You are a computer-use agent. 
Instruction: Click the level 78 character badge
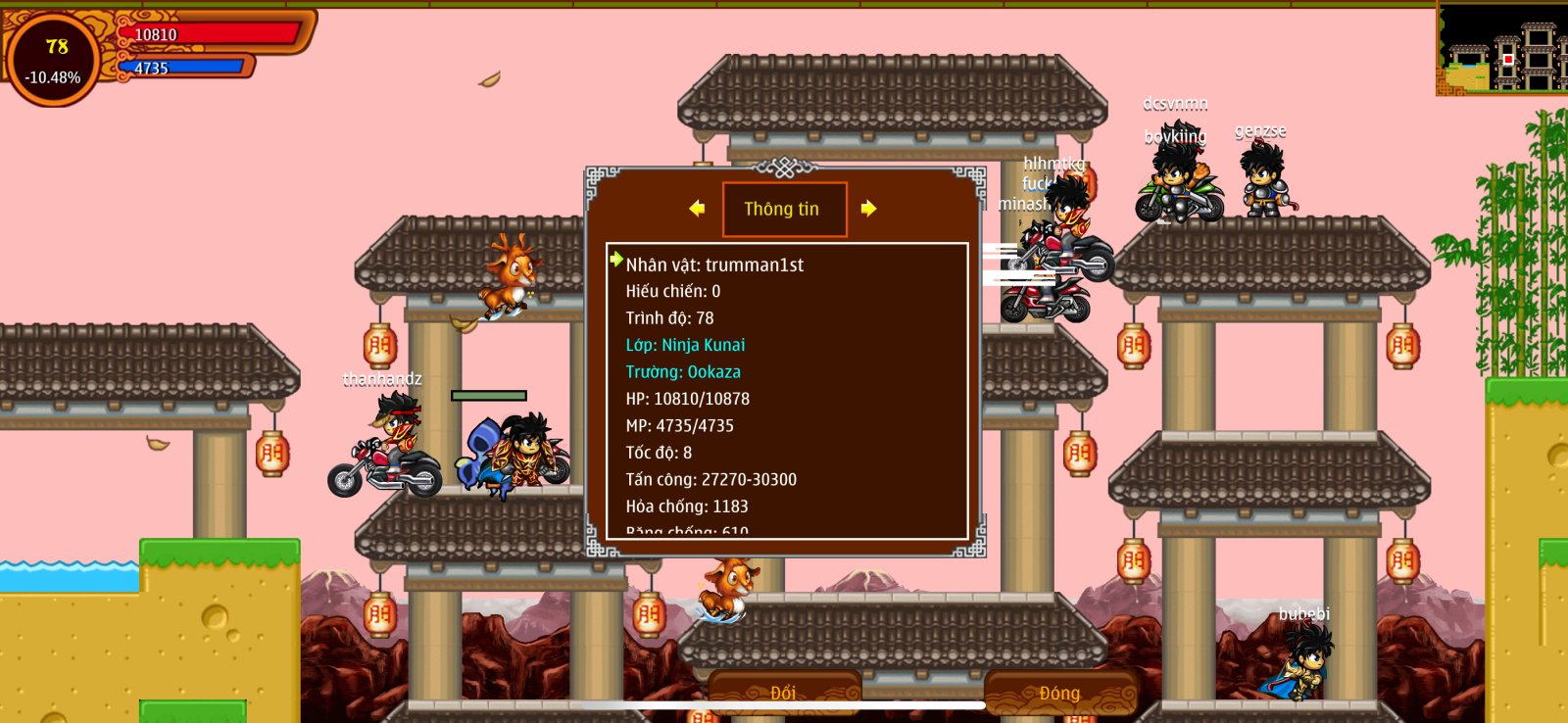point(54,60)
